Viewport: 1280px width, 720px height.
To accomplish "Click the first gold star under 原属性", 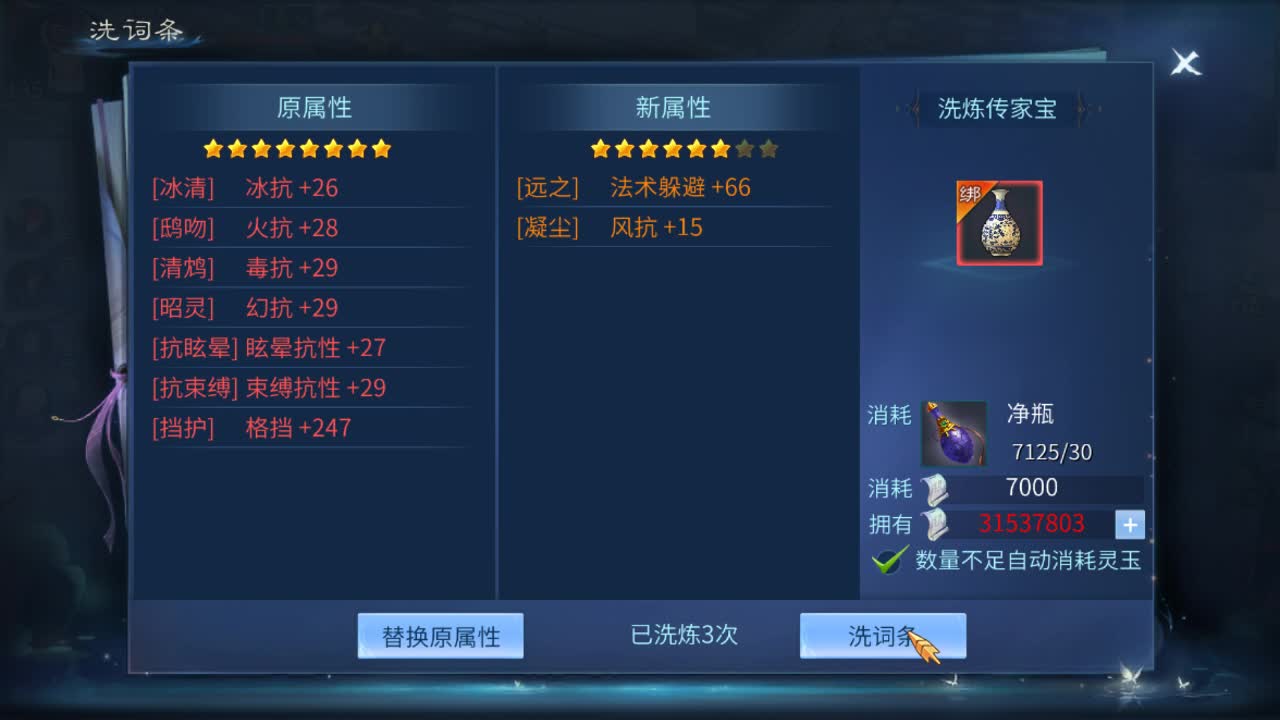I will pyautogui.click(x=212, y=148).
